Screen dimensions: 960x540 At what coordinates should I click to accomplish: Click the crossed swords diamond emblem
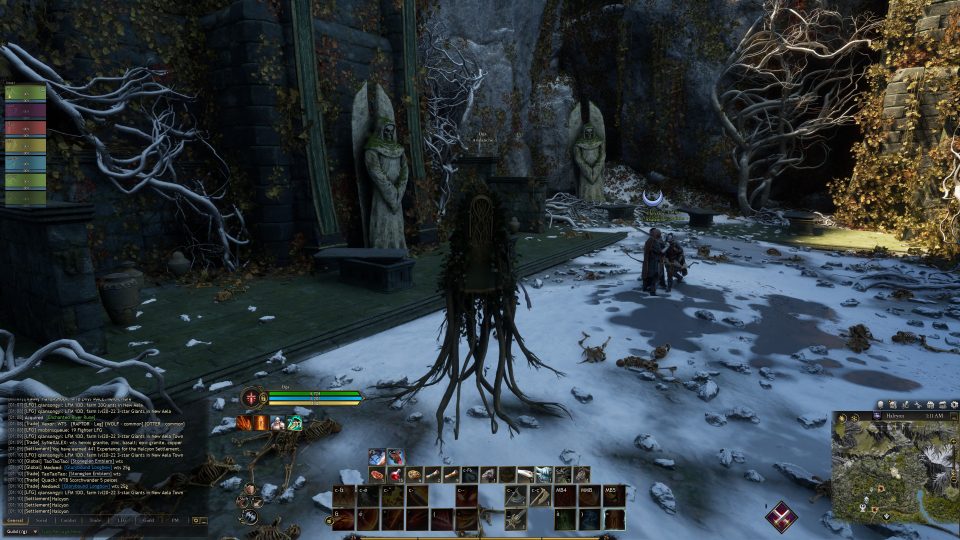tap(781, 516)
